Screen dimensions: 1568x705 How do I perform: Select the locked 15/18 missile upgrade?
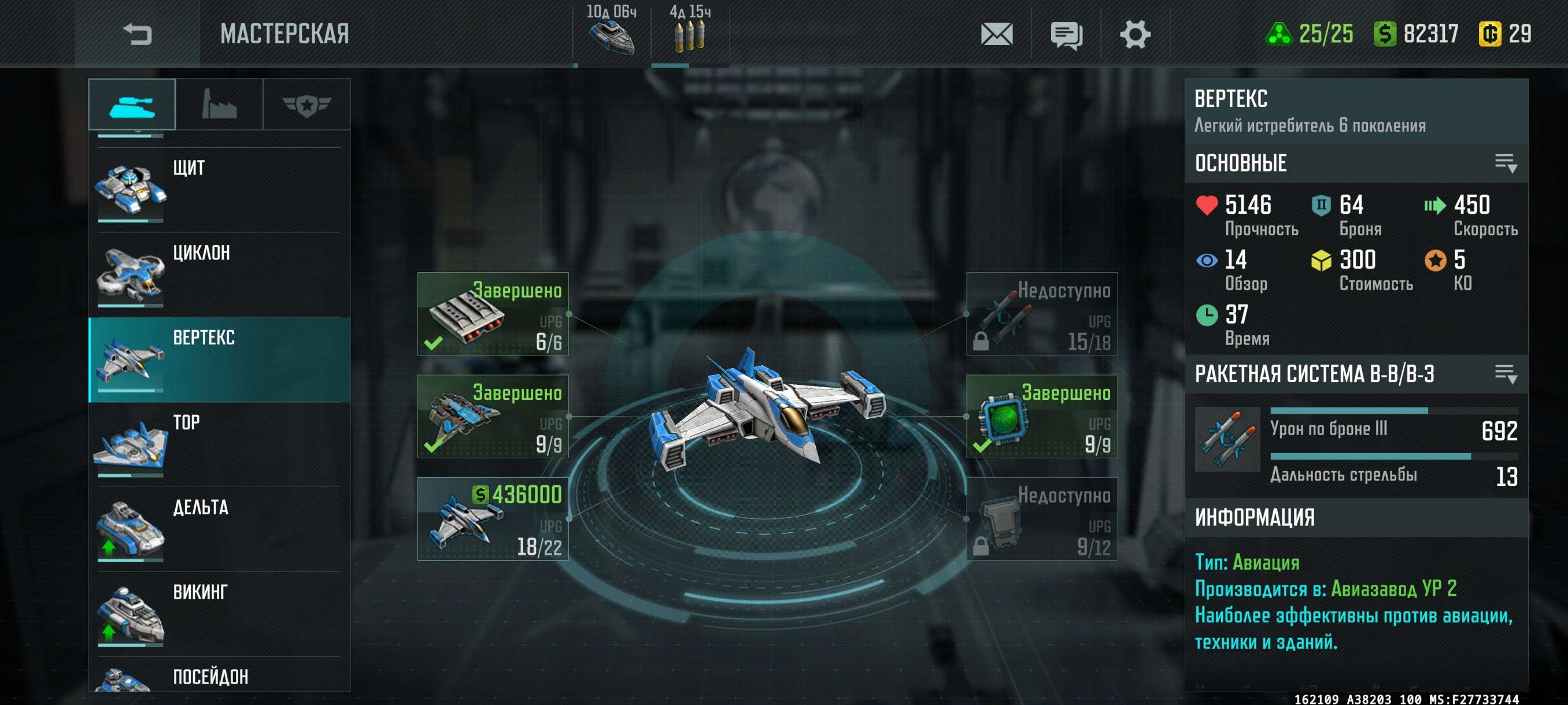[x=1041, y=314]
